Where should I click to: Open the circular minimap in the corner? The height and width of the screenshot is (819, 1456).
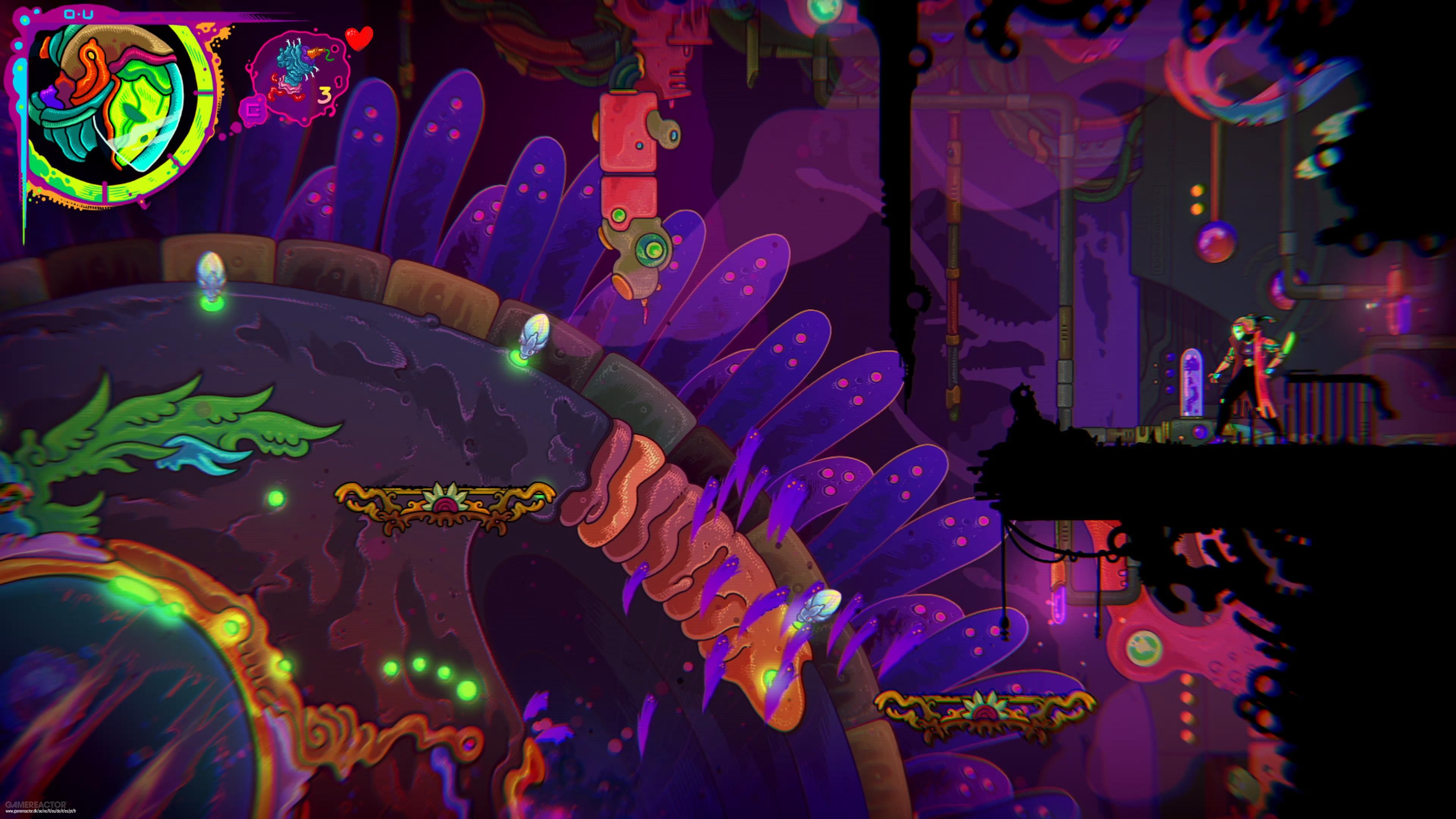pos(113,107)
